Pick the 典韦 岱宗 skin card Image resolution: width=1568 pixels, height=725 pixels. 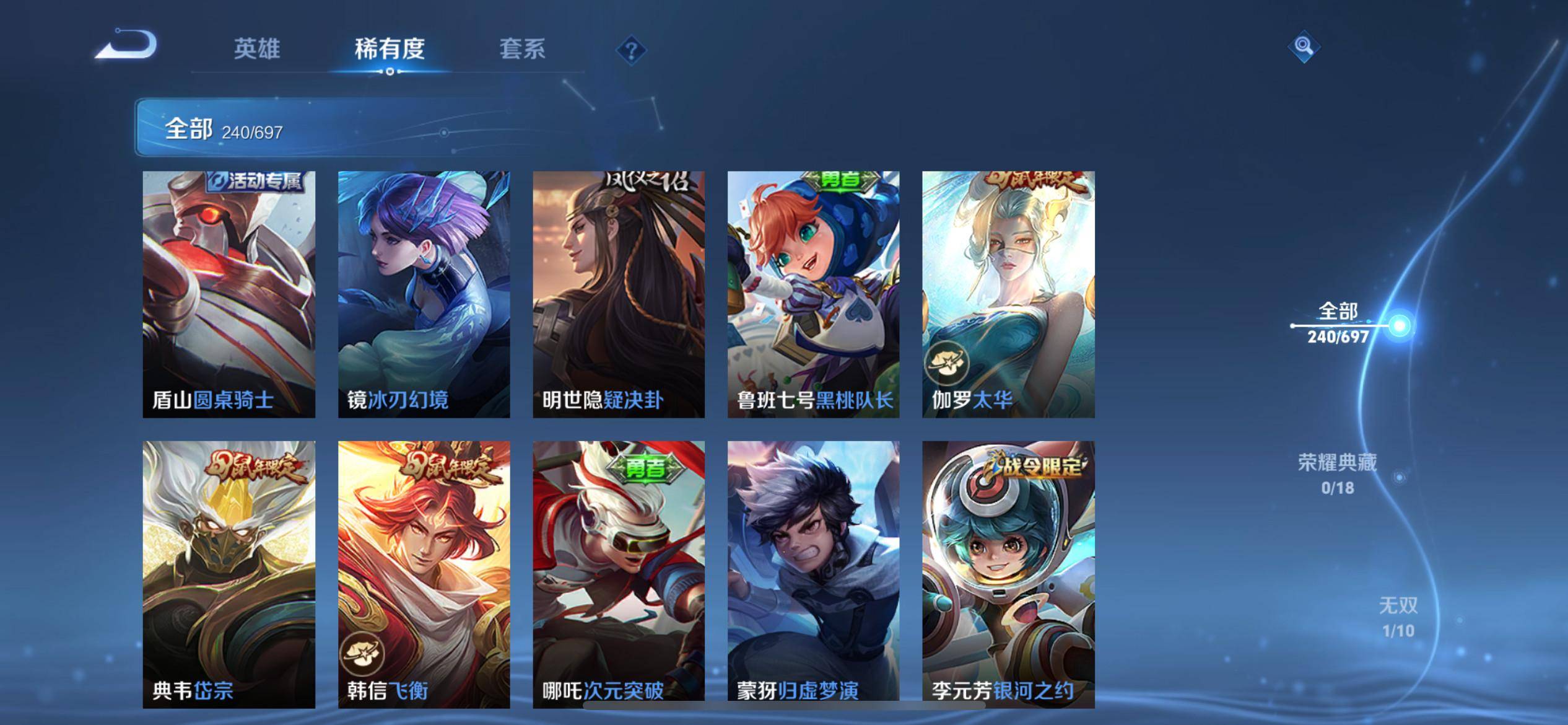[x=229, y=574]
